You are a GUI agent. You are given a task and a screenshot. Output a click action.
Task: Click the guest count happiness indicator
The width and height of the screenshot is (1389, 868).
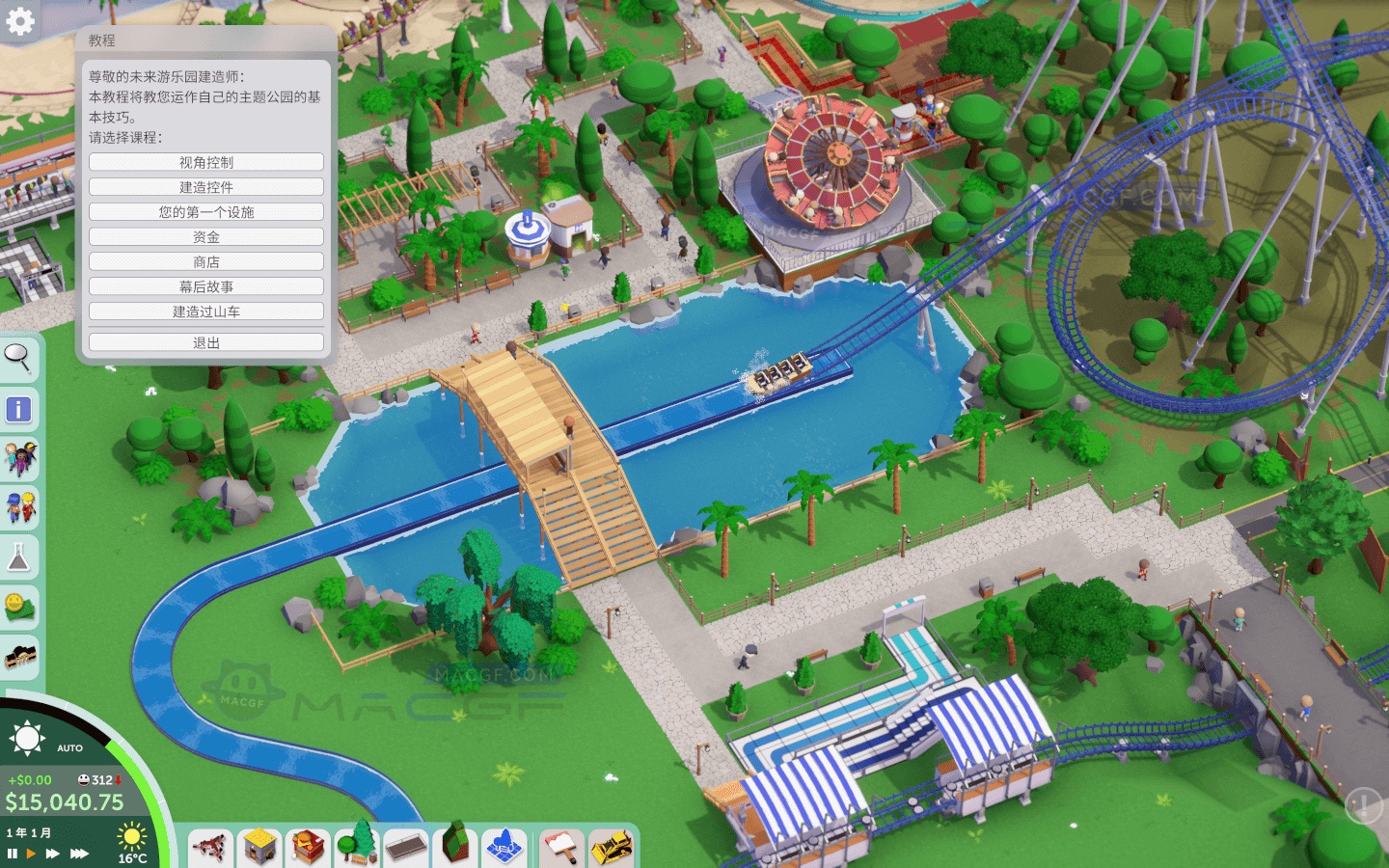pyautogui.click(x=97, y=778)
